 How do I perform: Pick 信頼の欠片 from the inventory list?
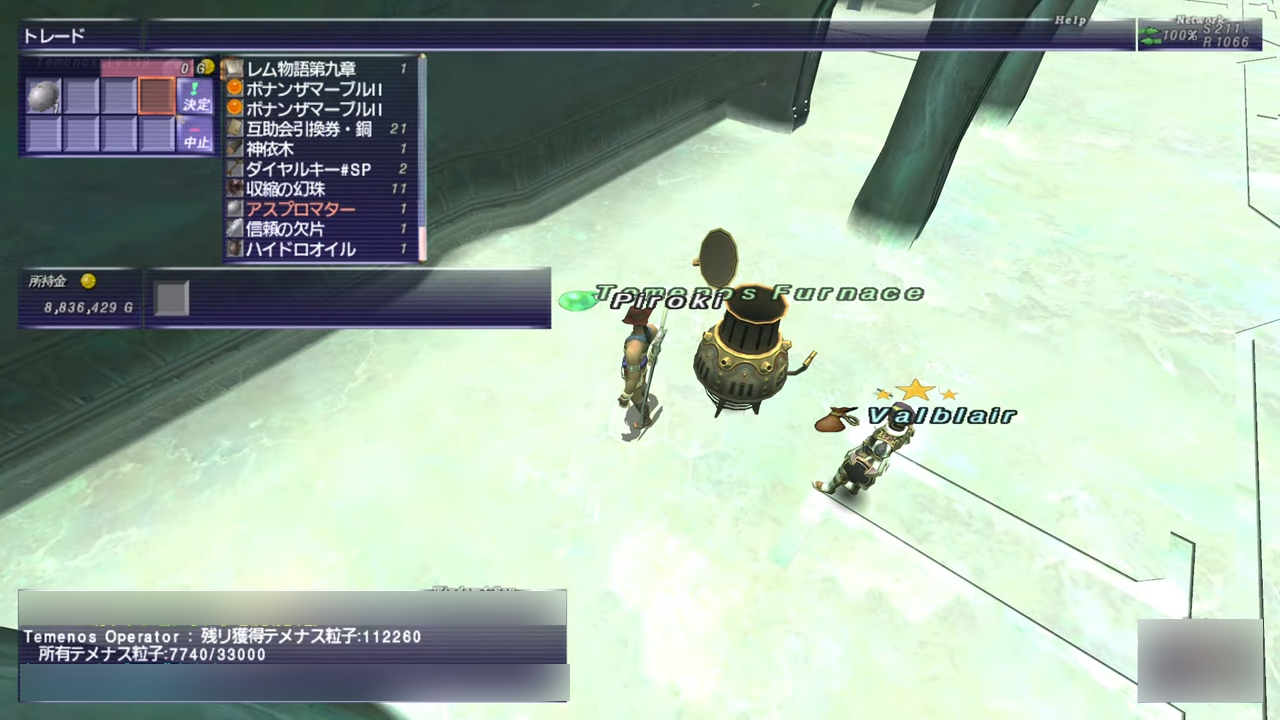[x=285, y=229]
